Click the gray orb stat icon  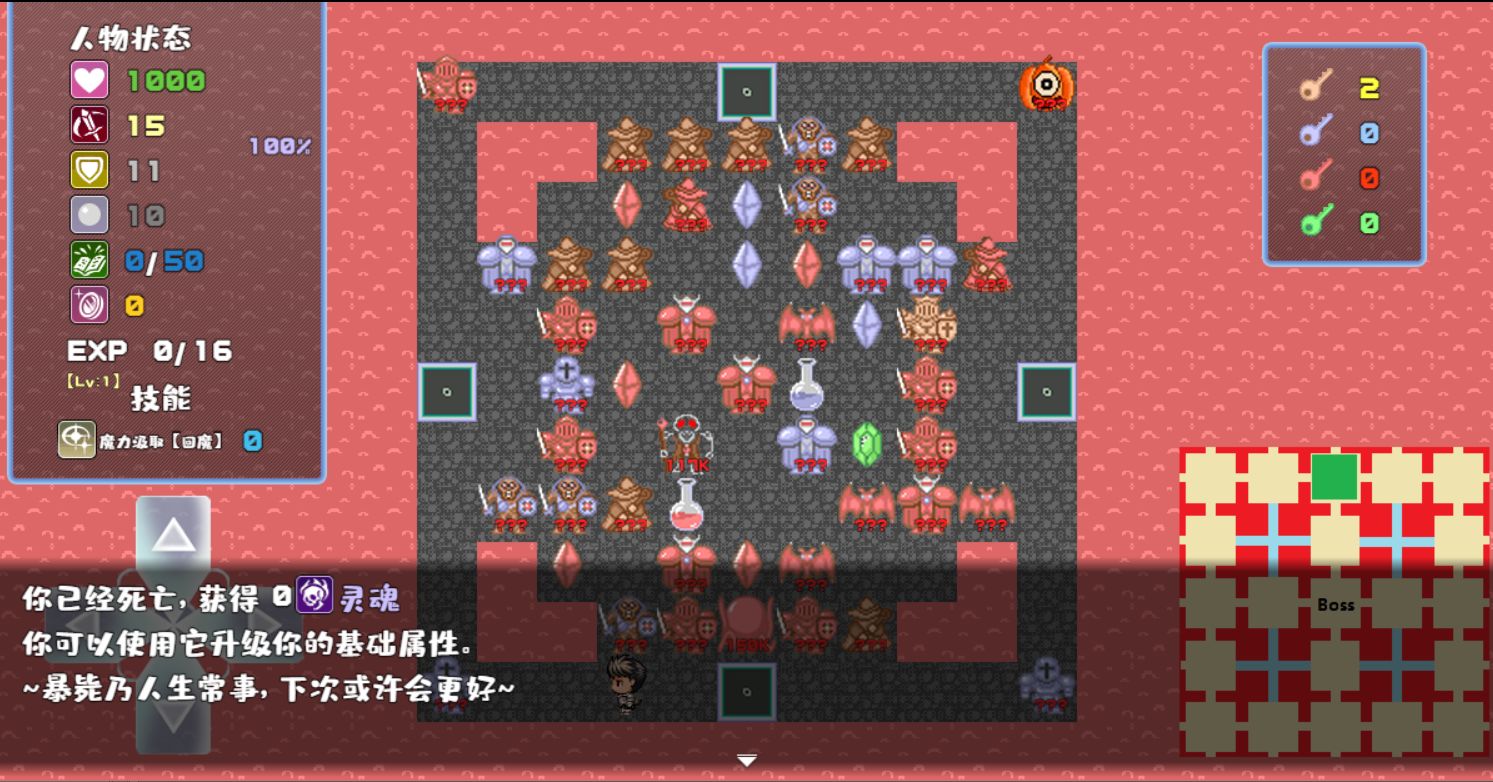coord(90,213)
